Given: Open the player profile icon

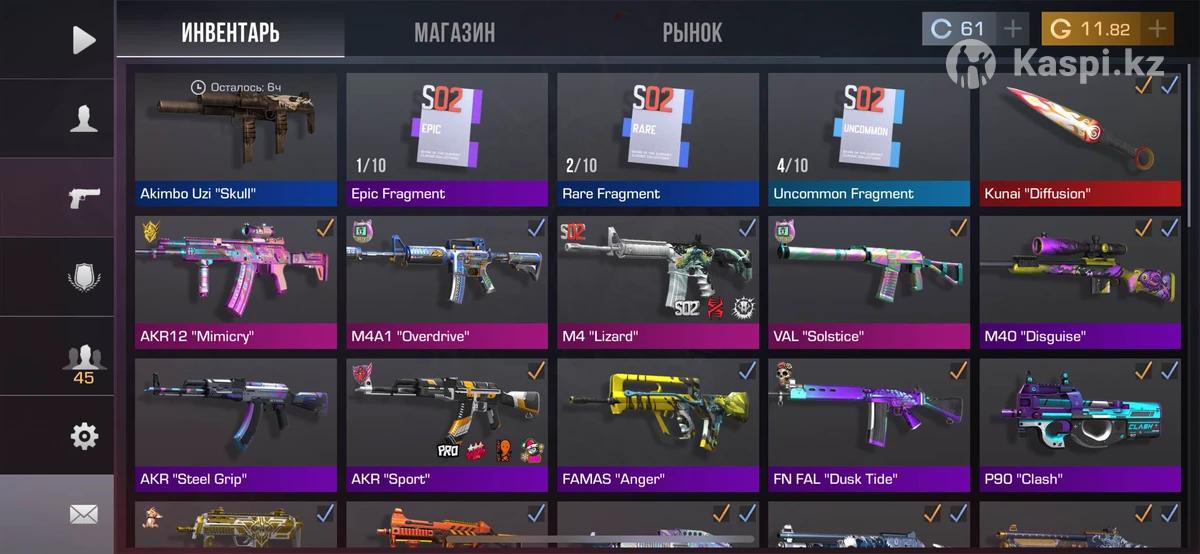Looking at the screenshot, I should pos(84,118).
